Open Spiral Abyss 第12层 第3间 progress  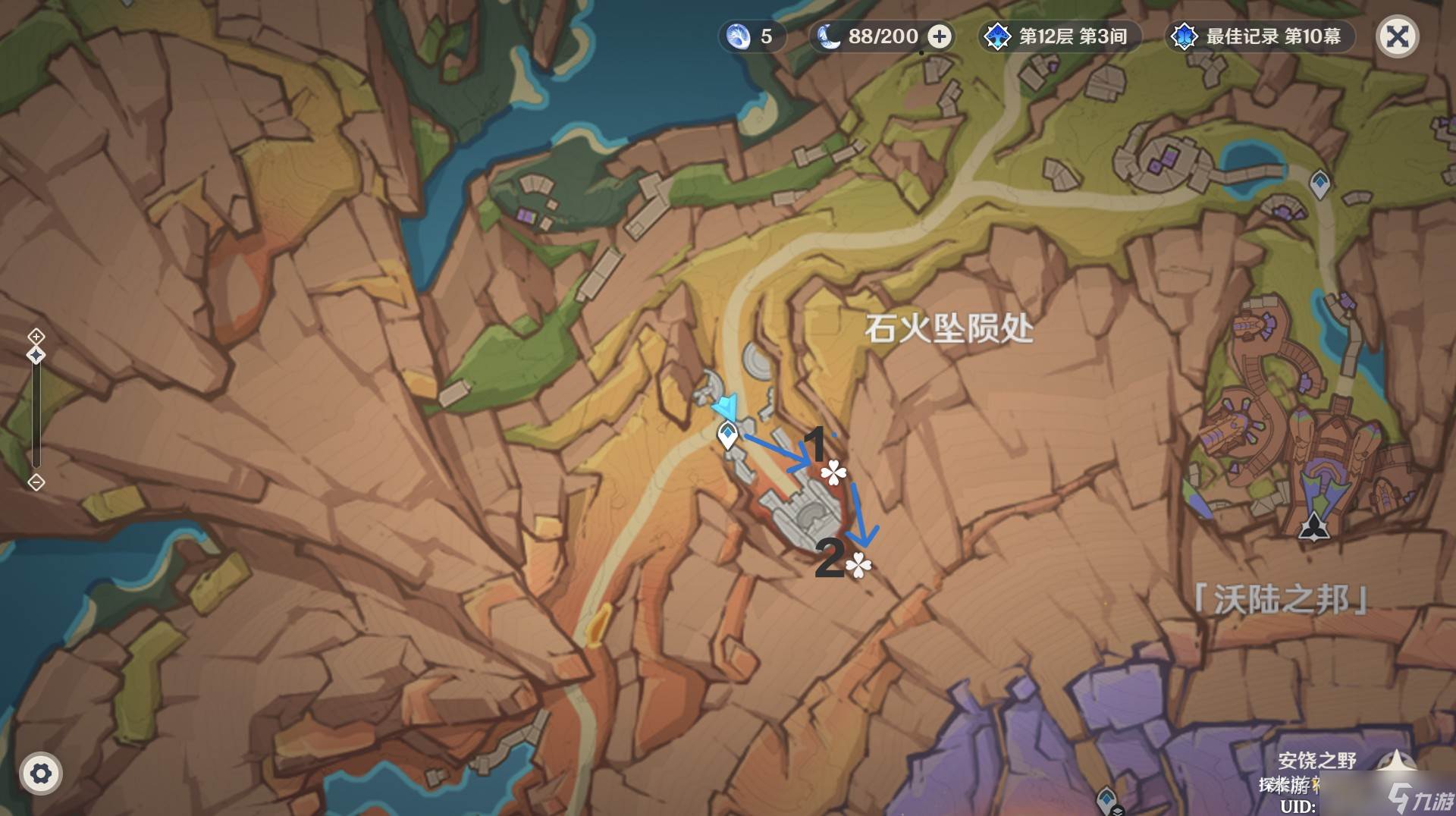1059,36
